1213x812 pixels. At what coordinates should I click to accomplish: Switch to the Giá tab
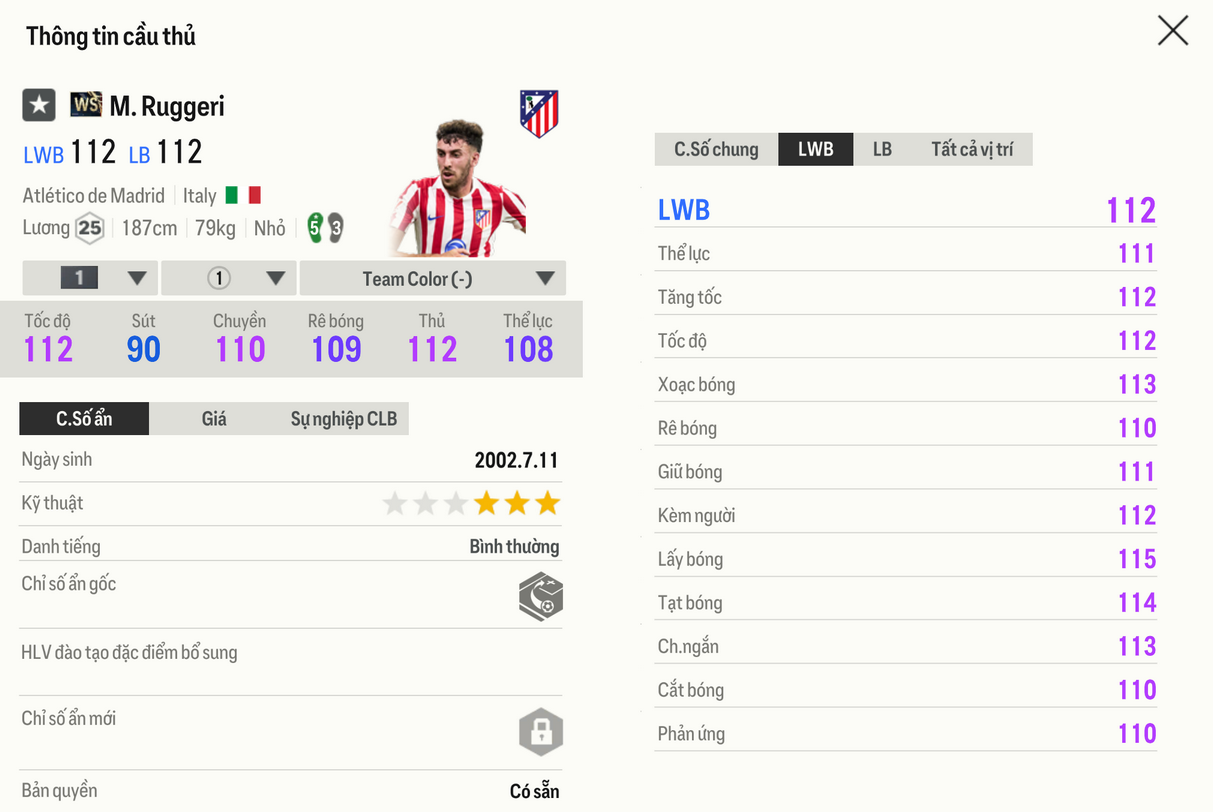[214, 419]
